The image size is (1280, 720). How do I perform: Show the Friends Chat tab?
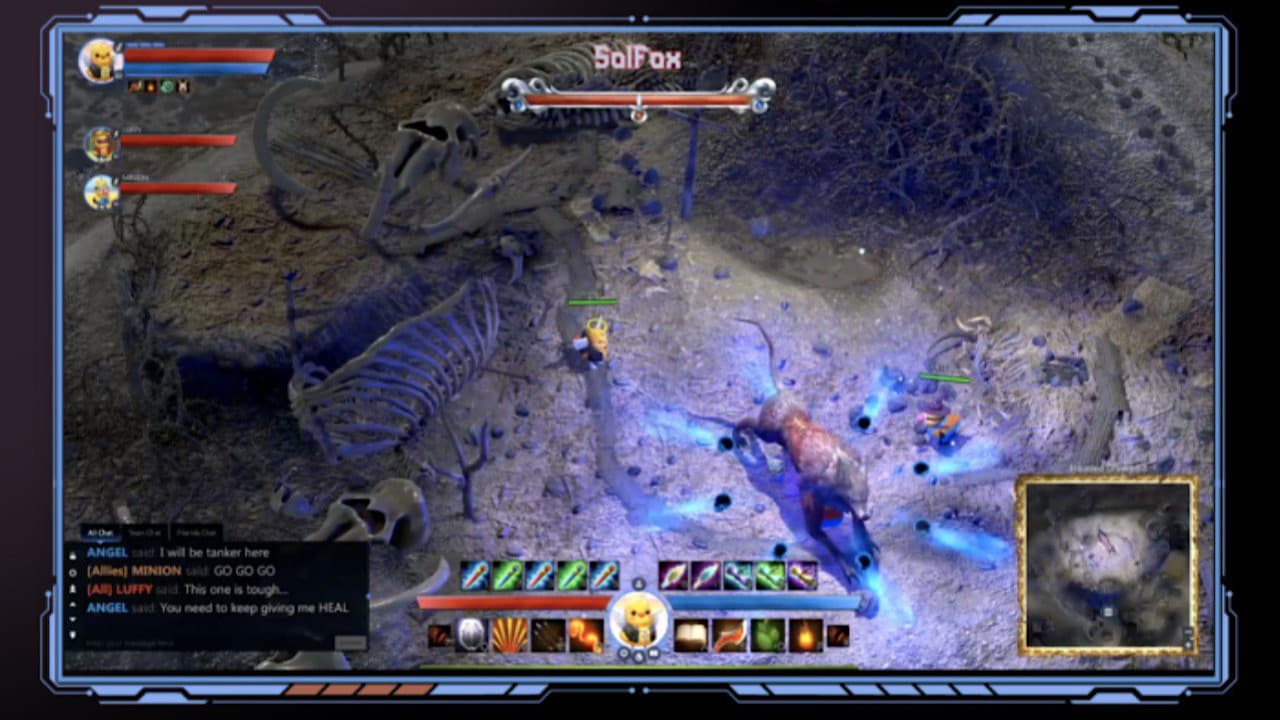pyautogui.click(x=195, y=533)
